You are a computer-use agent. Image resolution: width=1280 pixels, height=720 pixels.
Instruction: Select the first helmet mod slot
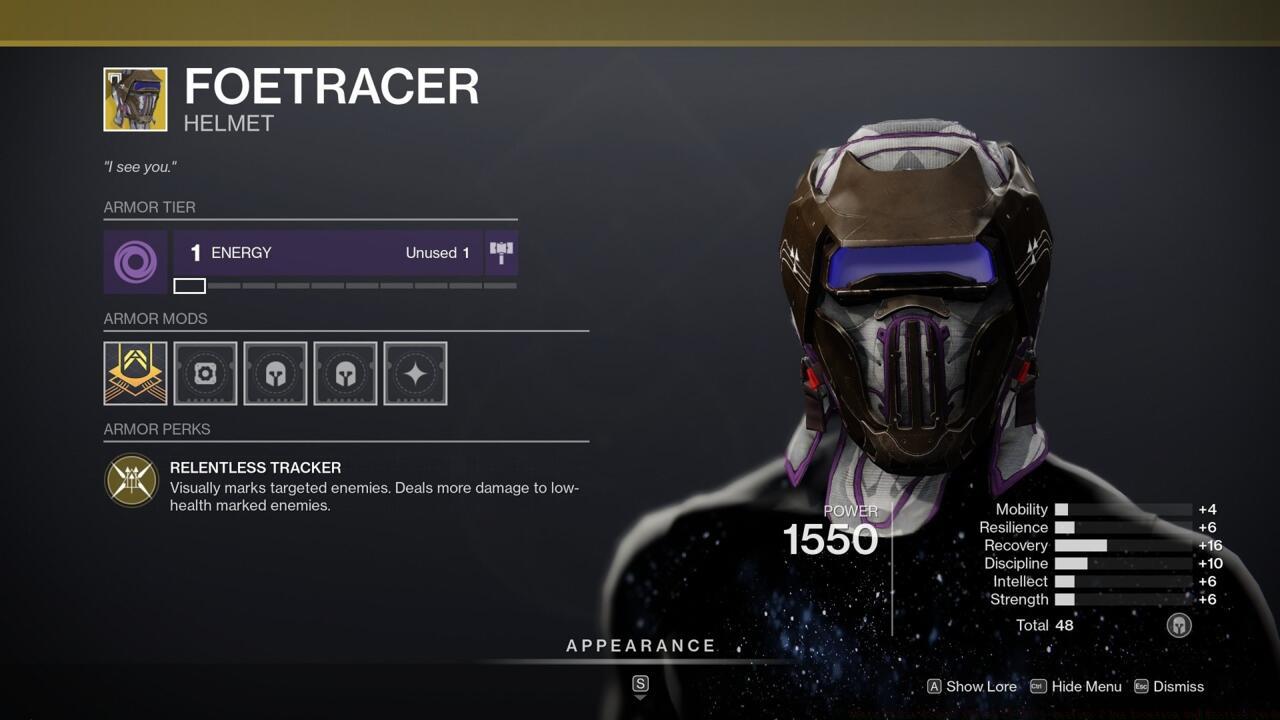click(x=275, y=373)
